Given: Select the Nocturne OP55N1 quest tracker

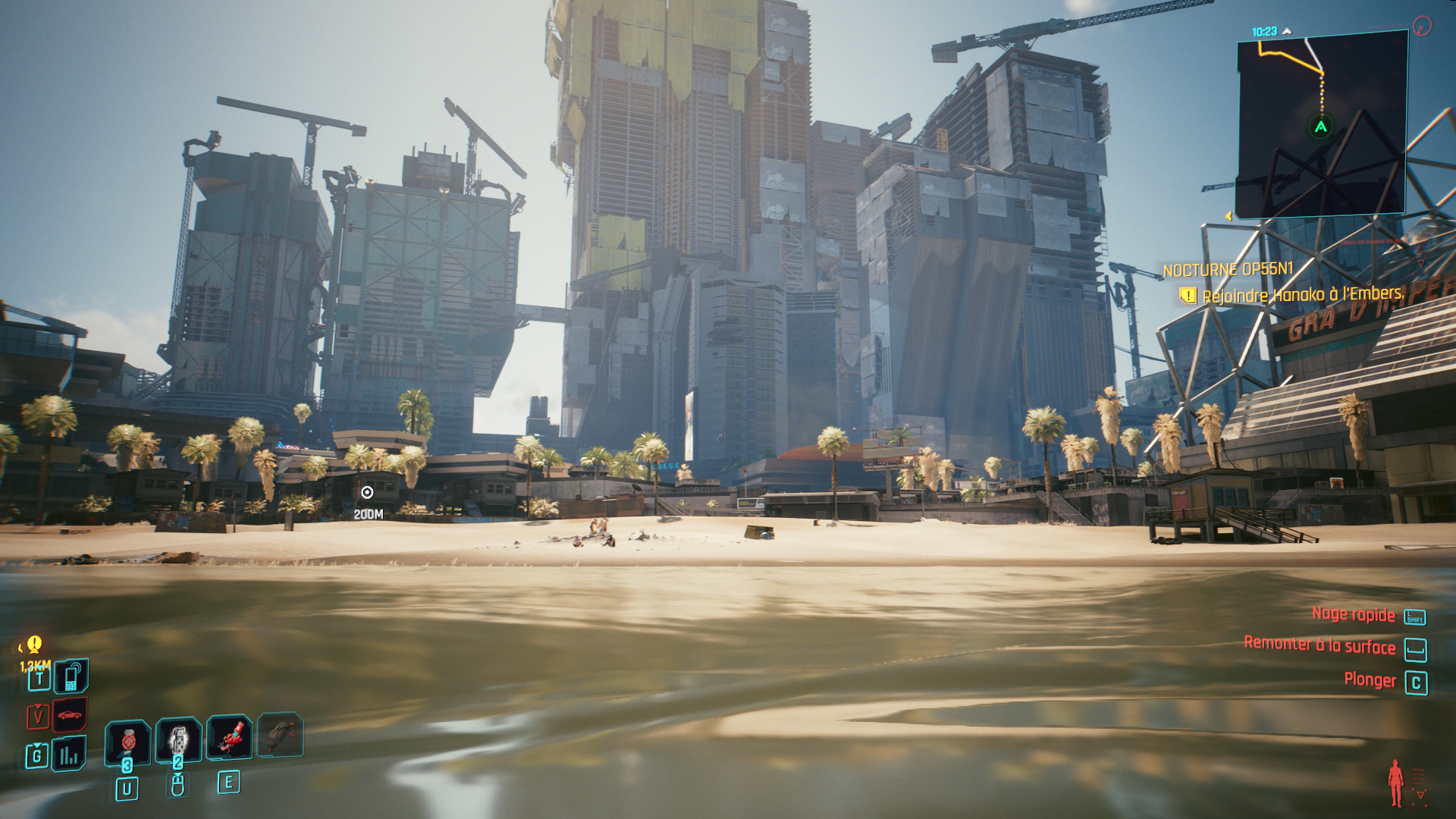Looking at the screenshot, I should click(1228, 269).
